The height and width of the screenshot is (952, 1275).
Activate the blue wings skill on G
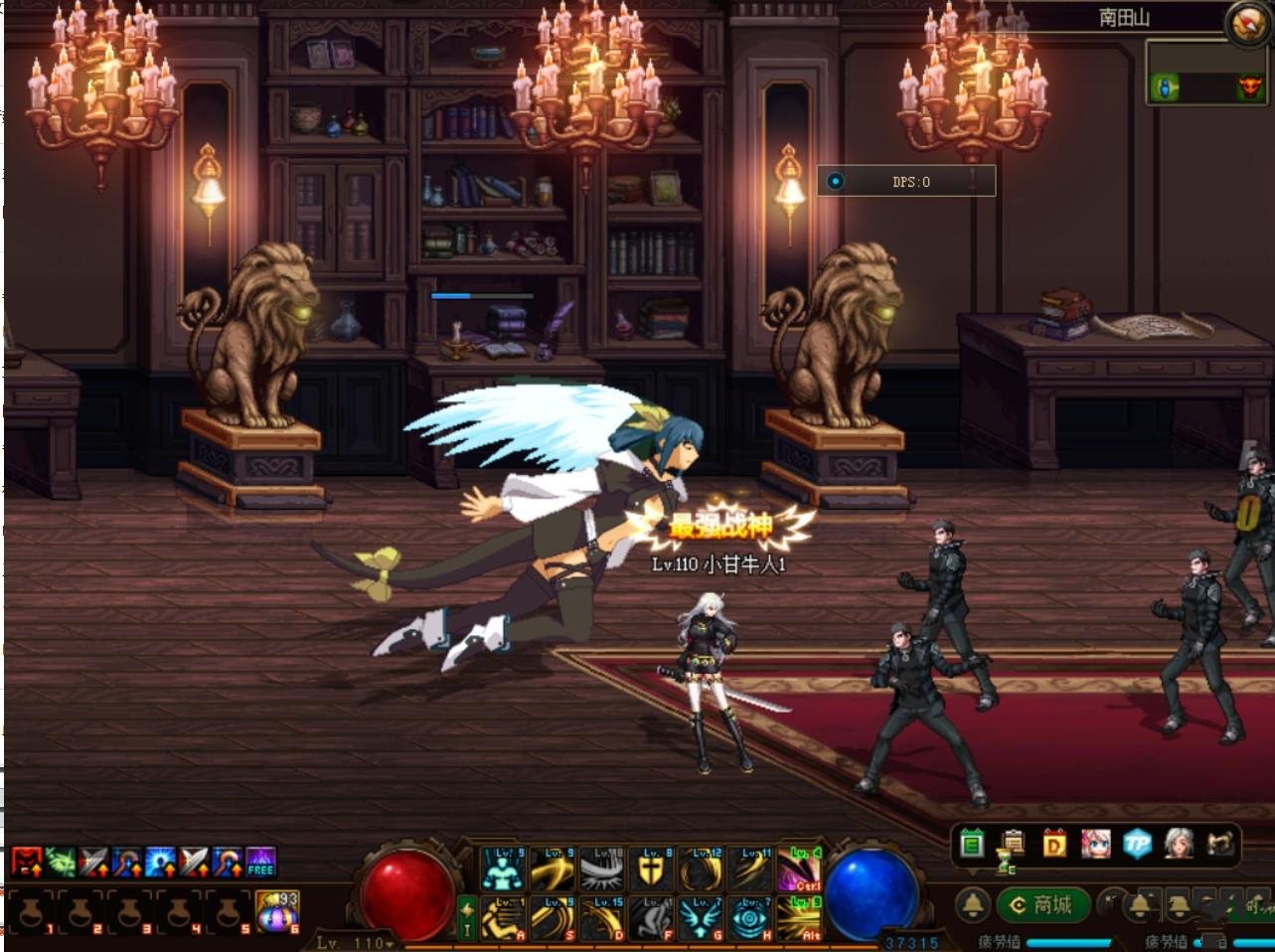click(702, 918)
